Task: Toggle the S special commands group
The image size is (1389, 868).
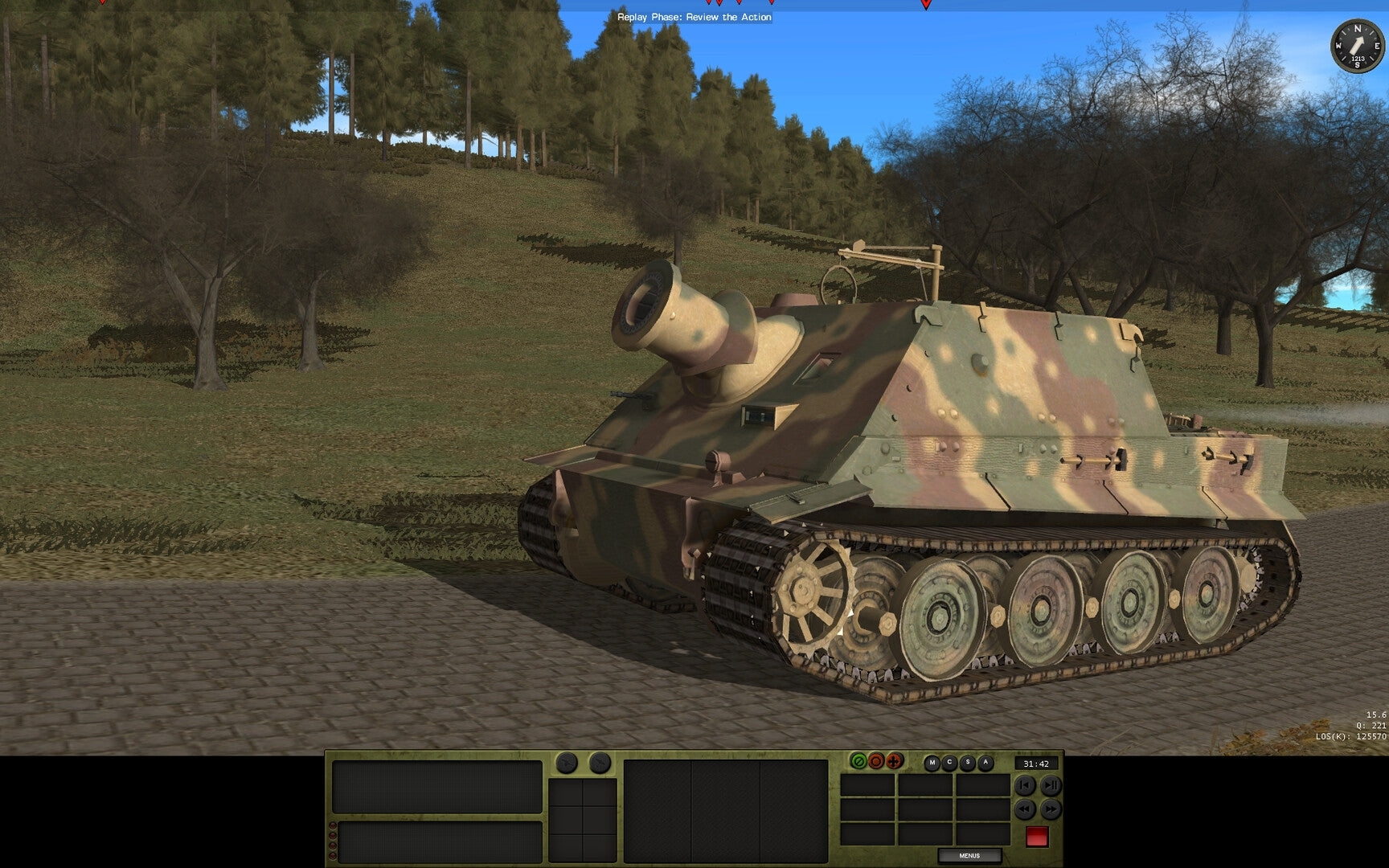Action: pos(968,762)
